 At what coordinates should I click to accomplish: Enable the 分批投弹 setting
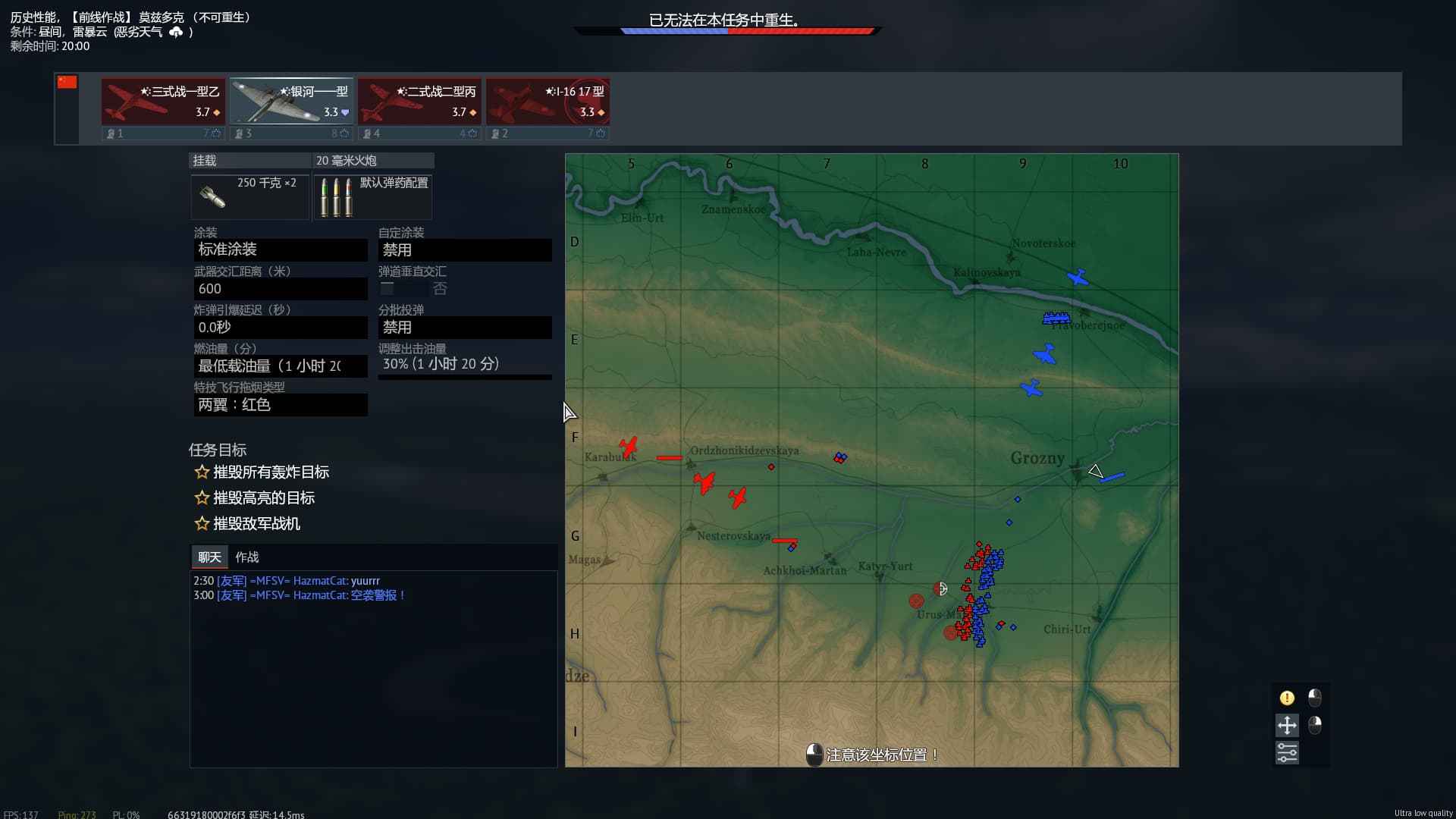point(465,327)
